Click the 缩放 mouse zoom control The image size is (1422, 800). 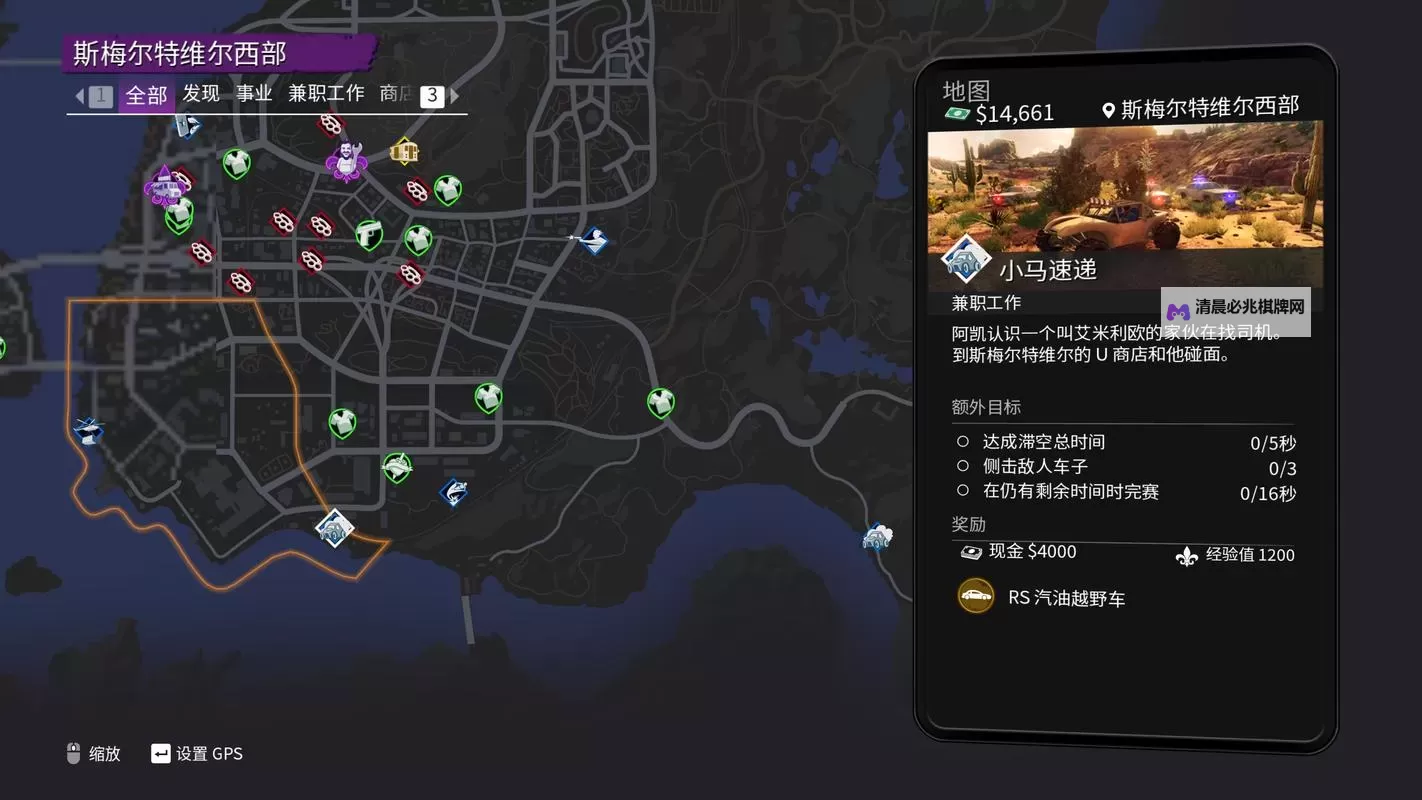point(95,754)
